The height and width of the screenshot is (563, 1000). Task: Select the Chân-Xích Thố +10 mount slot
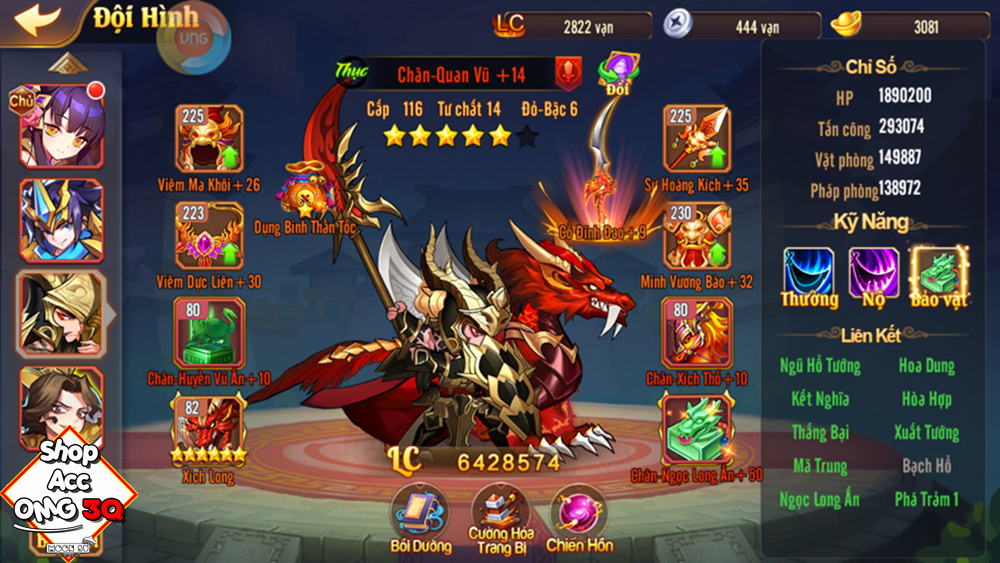pos(696,332)
